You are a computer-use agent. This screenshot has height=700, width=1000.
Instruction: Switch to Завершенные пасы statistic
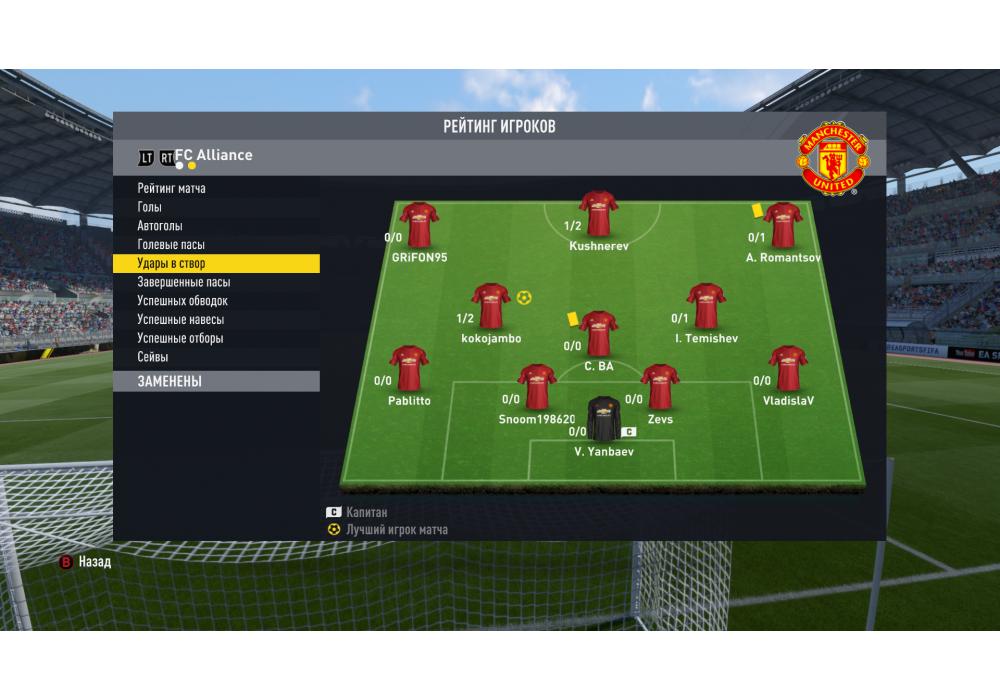point(183,282)
